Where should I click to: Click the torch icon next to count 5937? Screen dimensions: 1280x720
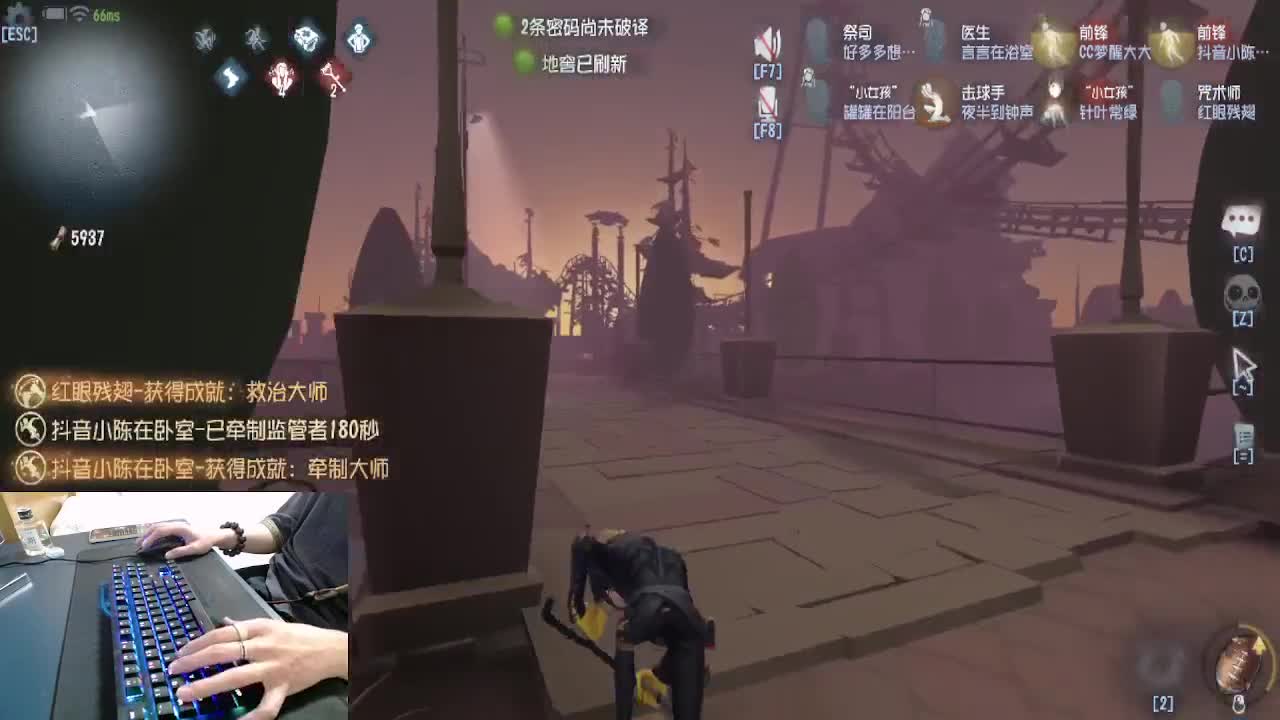pyautogui.click(x=55, y=236)
